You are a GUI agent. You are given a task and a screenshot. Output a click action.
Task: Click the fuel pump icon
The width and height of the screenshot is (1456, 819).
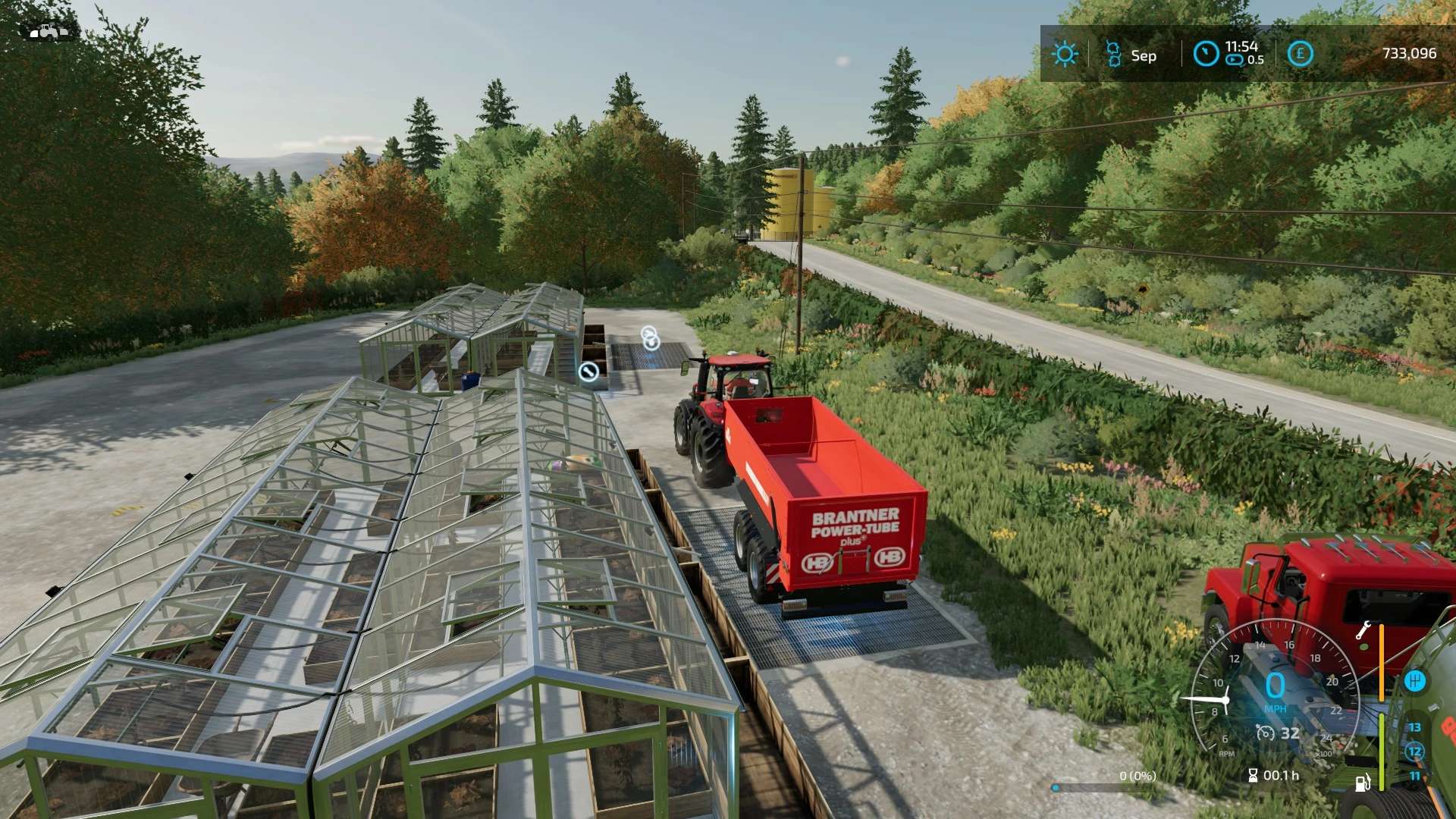(1363, 783)
